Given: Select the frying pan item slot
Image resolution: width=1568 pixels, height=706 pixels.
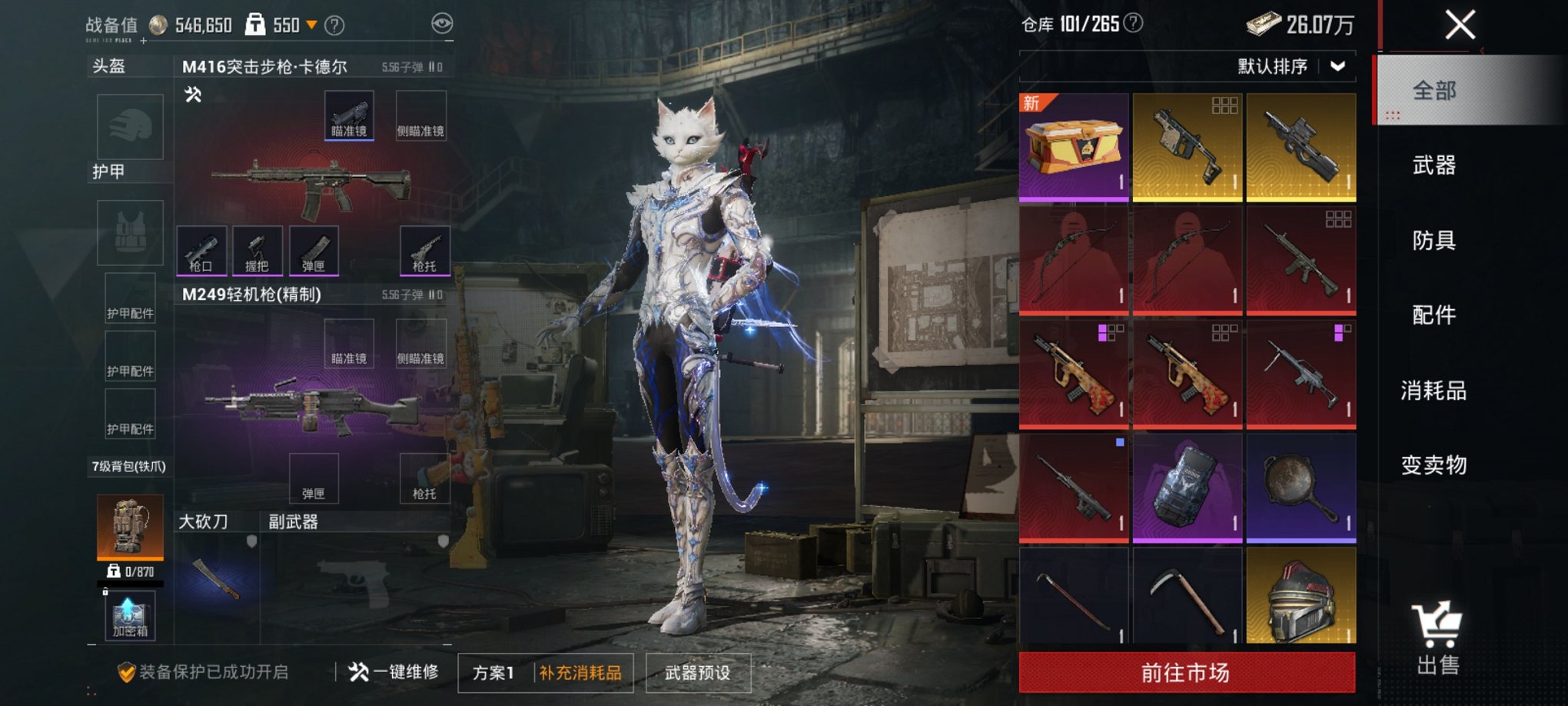Looking at the screenshot, I should click(x=1301, y=488).
